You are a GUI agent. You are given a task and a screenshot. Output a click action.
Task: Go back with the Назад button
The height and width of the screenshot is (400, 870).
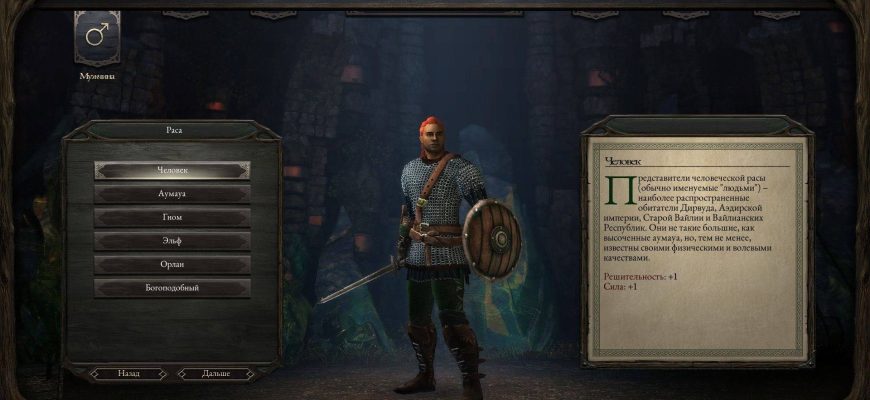(x=129, y=373)
